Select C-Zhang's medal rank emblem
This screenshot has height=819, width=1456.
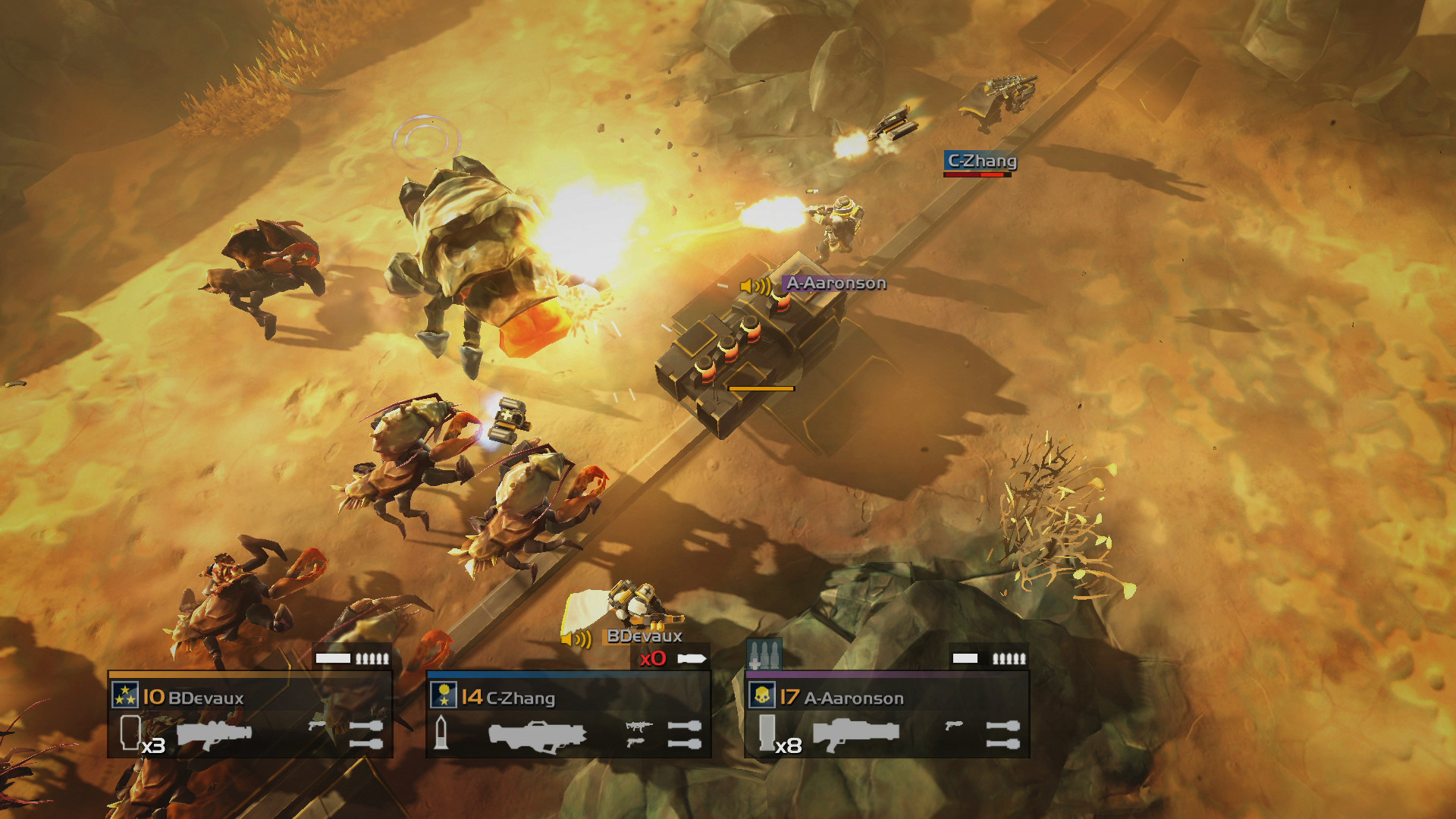click(443, 695)
